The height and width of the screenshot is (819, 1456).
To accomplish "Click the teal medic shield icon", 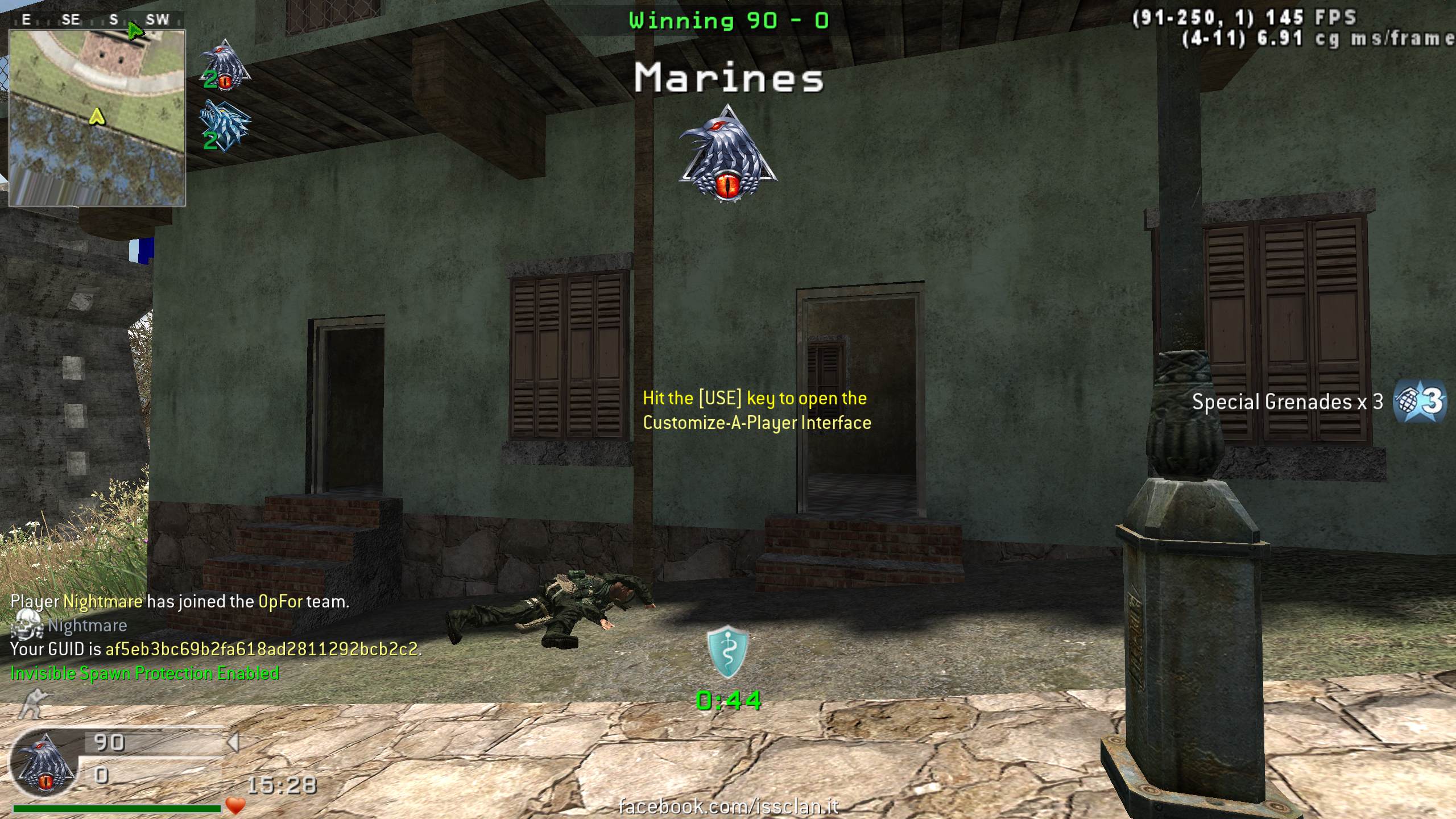I will point(727,652).
